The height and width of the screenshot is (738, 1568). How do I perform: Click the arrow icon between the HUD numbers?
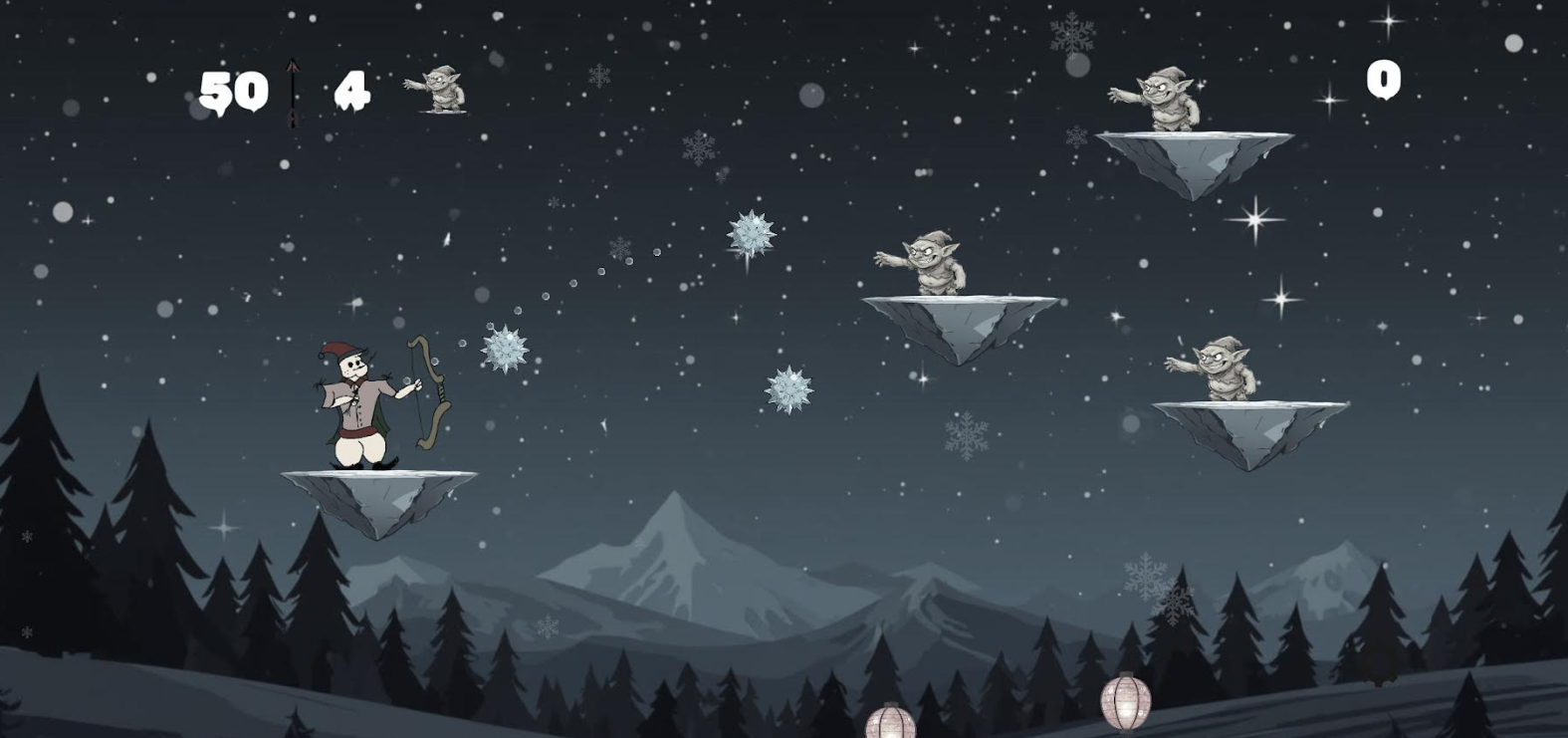click(294, 90)
